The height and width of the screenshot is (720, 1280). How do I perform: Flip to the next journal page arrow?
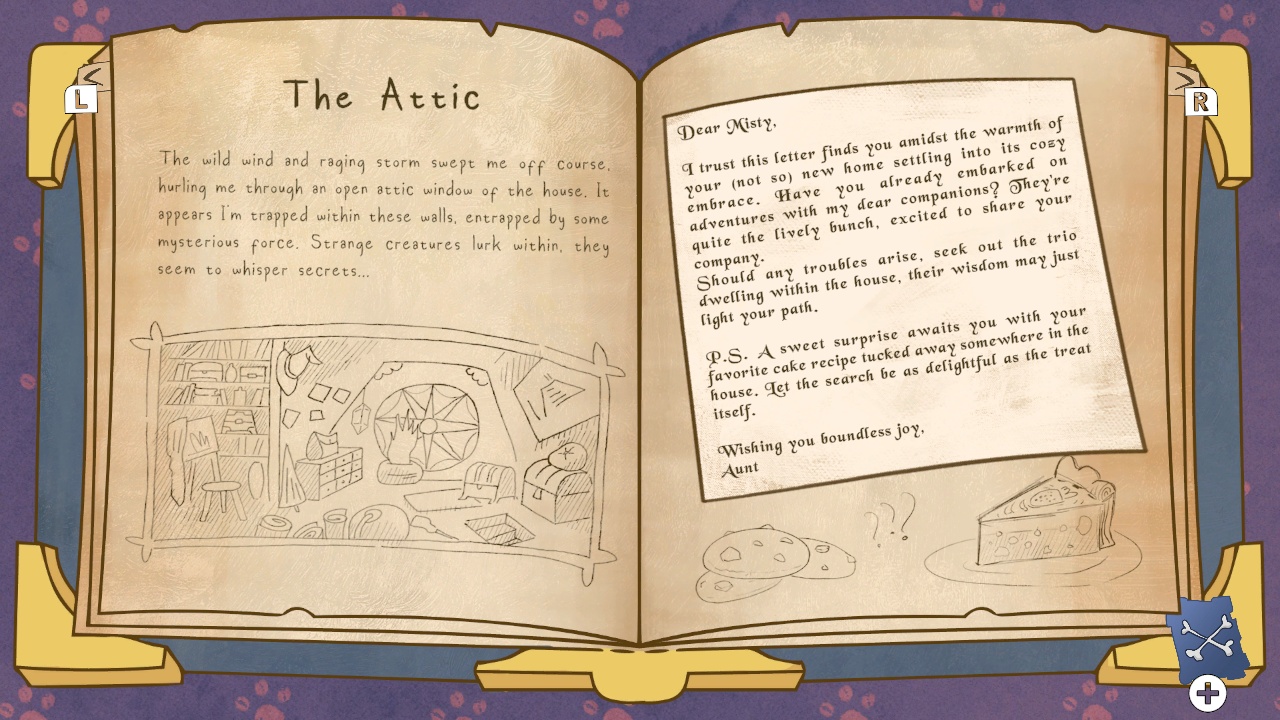pyautogui.click(x=1186, y=80)
